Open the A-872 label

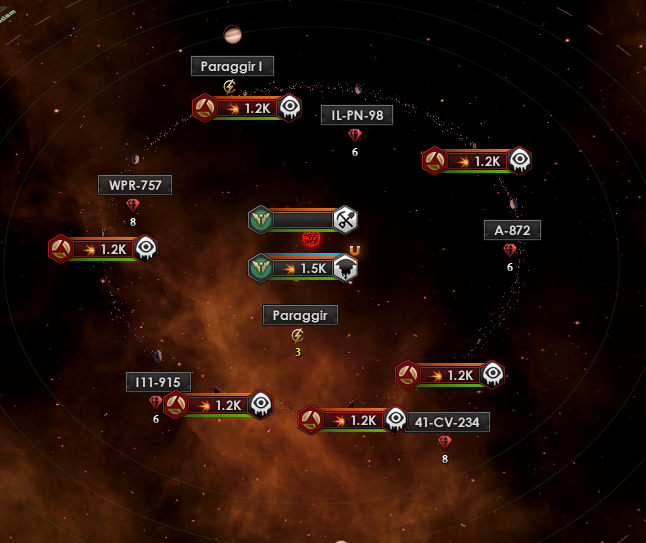coord(512,230)
